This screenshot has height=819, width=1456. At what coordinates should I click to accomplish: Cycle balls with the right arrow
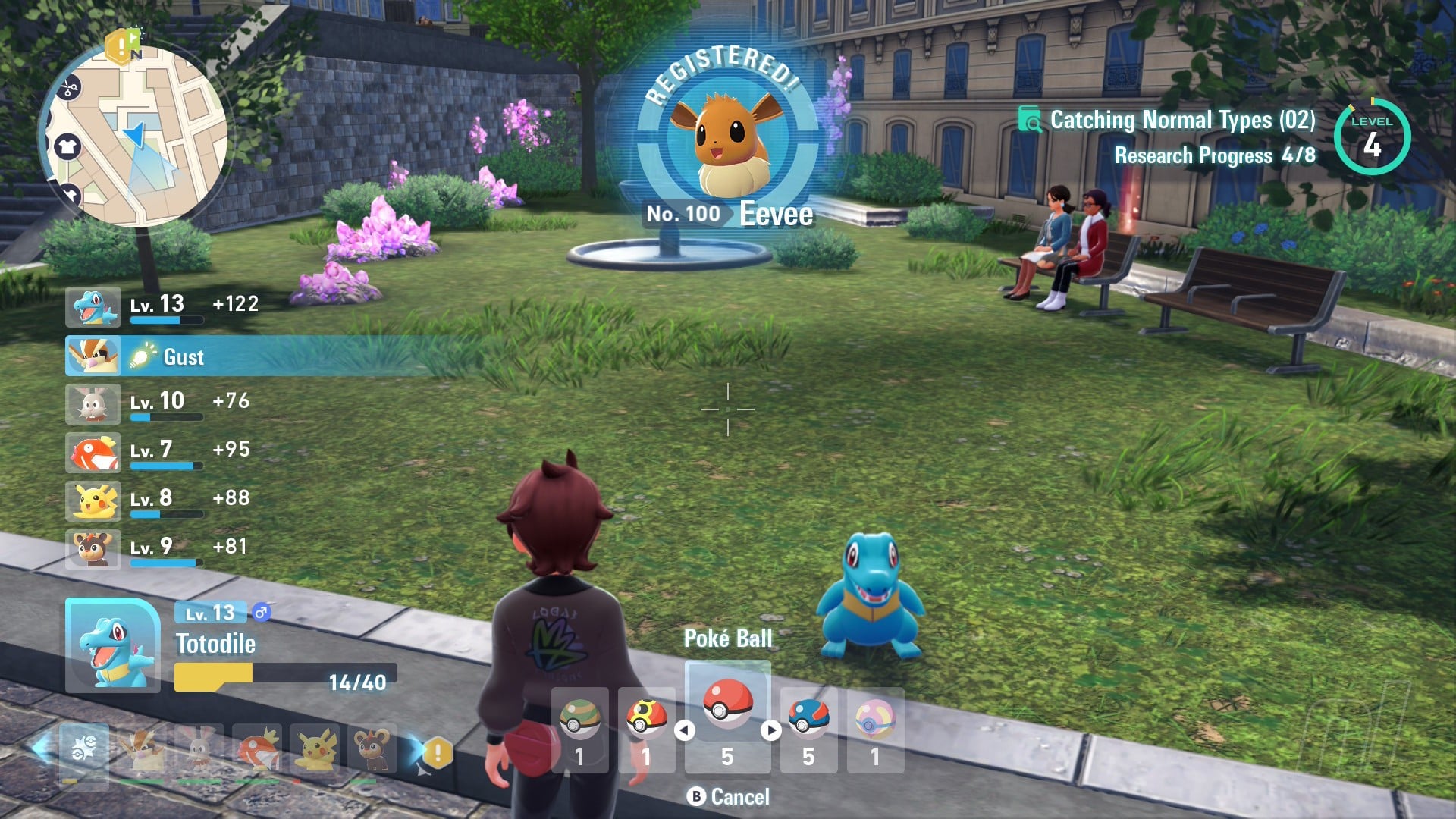click(771, 730)
